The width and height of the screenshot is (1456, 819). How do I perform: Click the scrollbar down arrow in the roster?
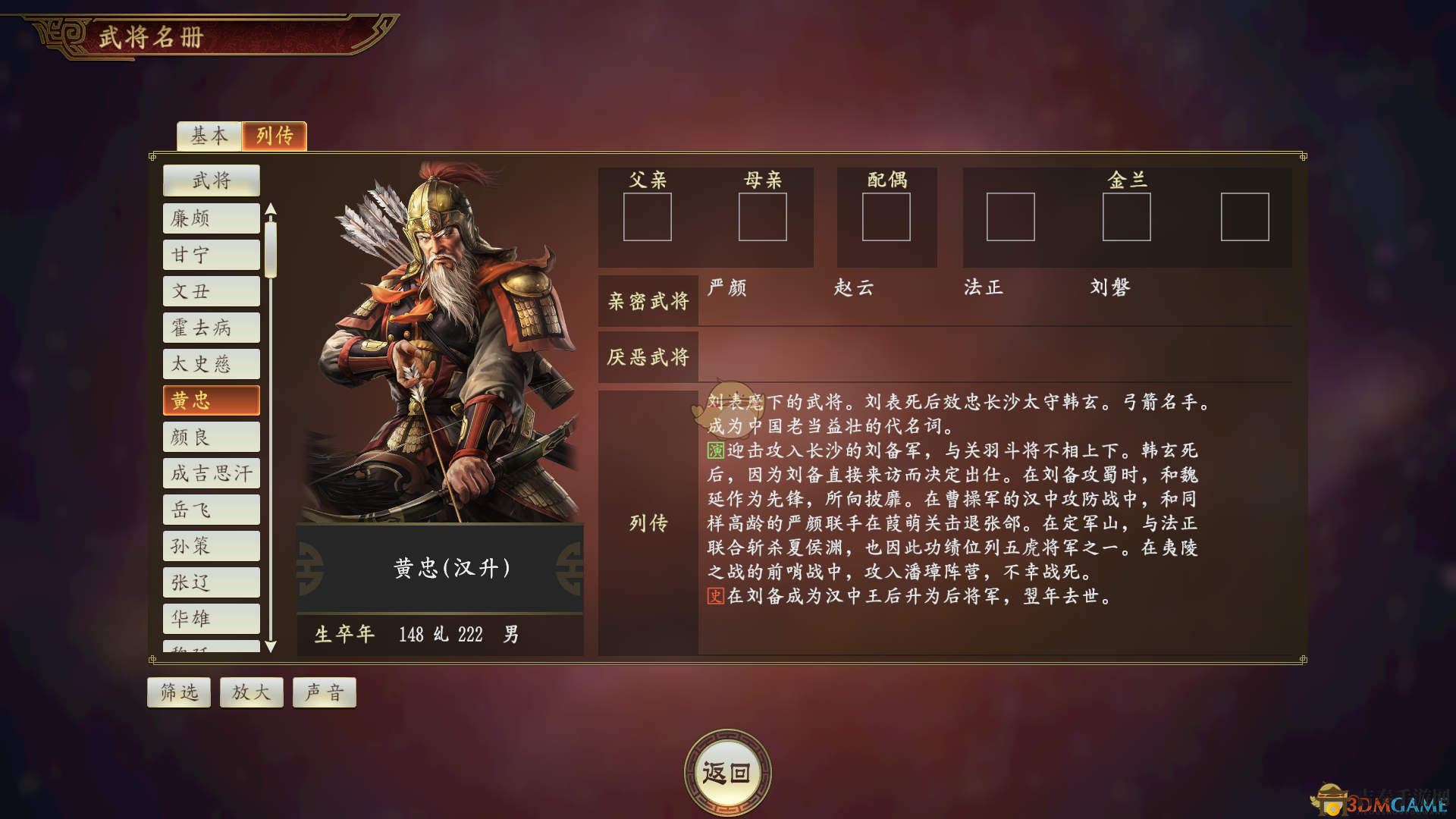click(272, 648)
